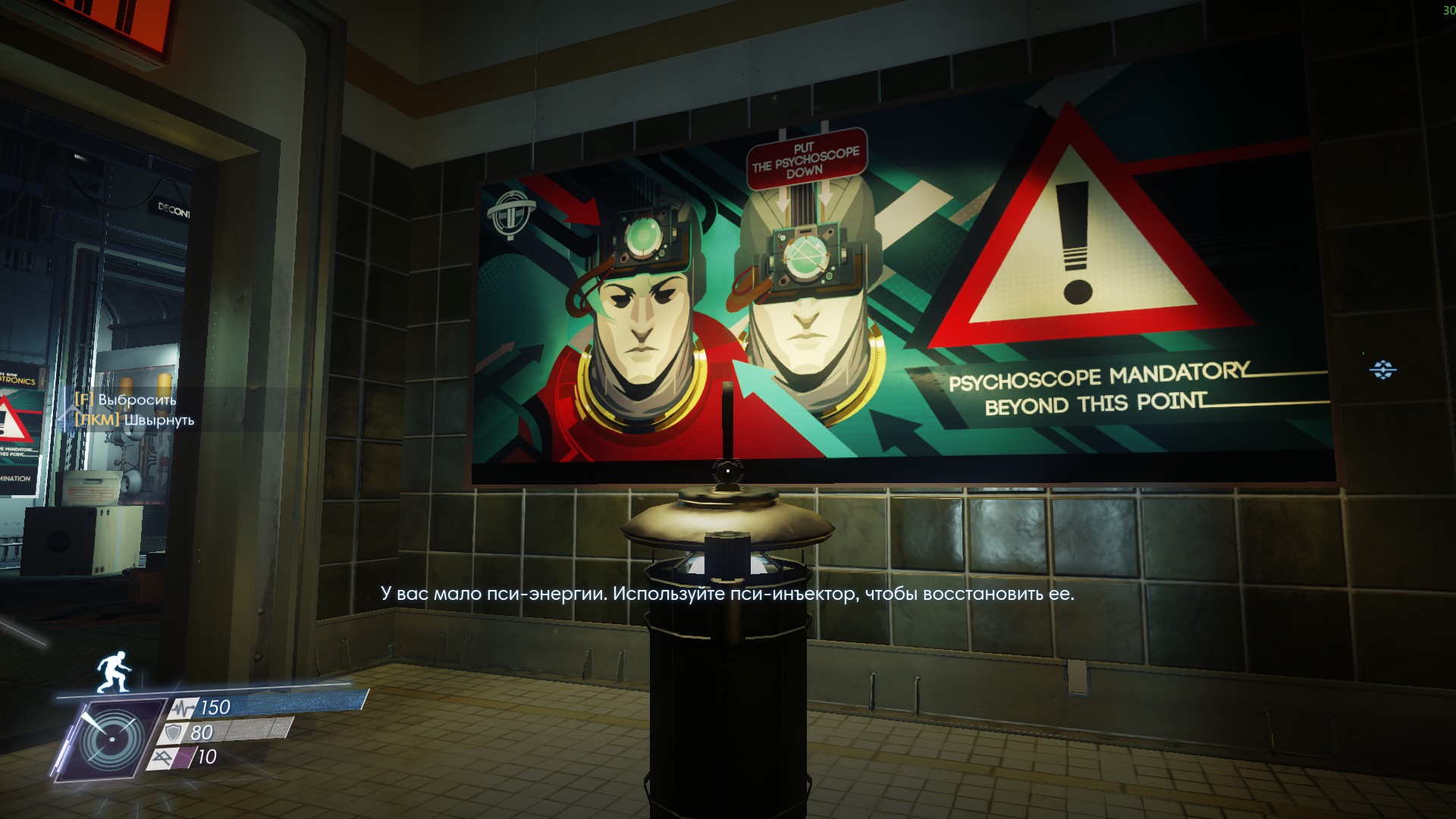This screenshot has height=819, width=1456.
Task: Click the crosshair dot at screen center
Action: 728,470
